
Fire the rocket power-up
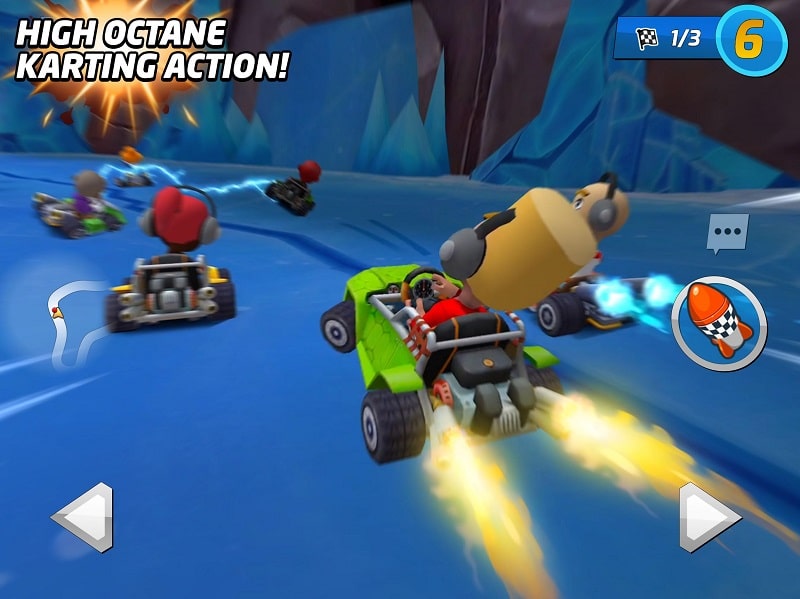point(719,324)
